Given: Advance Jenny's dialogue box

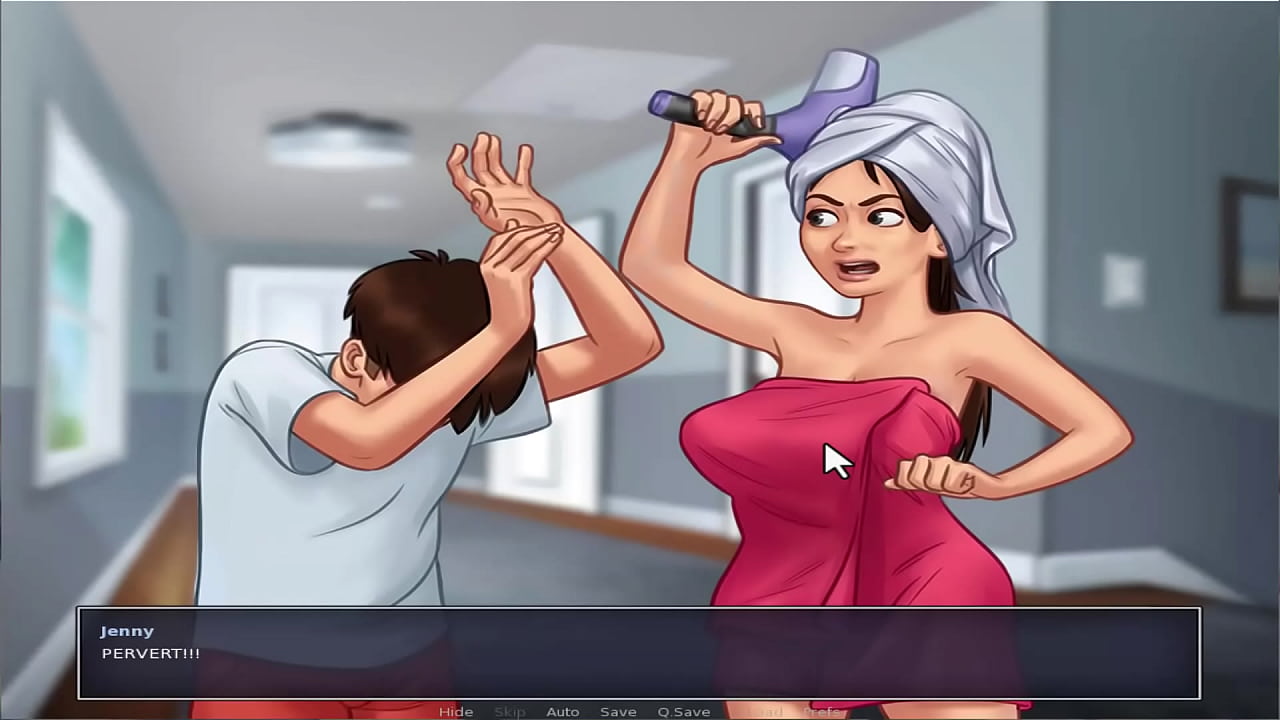Looking at the screenshot, I should coord(638,653).
